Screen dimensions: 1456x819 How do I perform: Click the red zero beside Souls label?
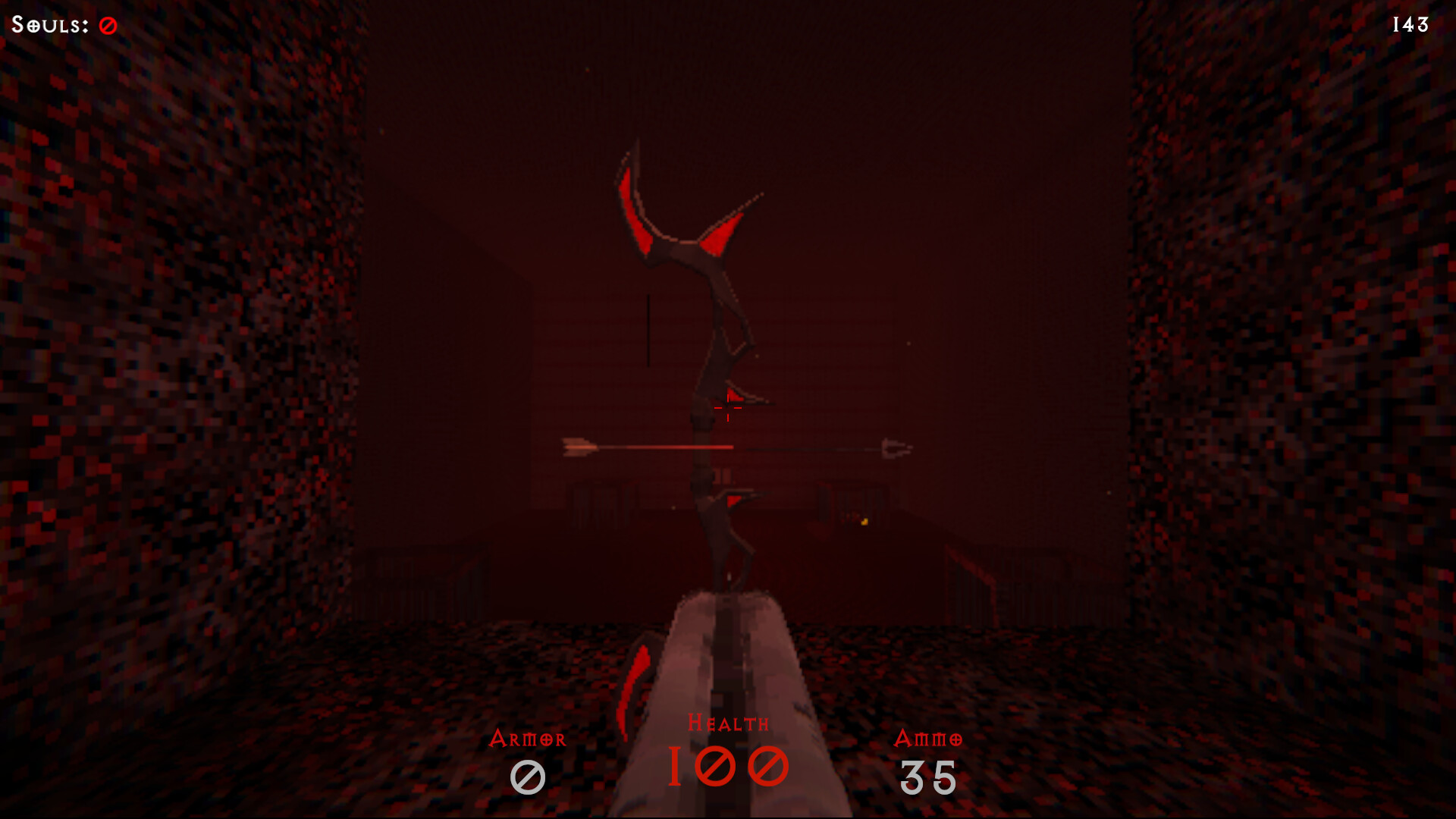pos(107,24)
